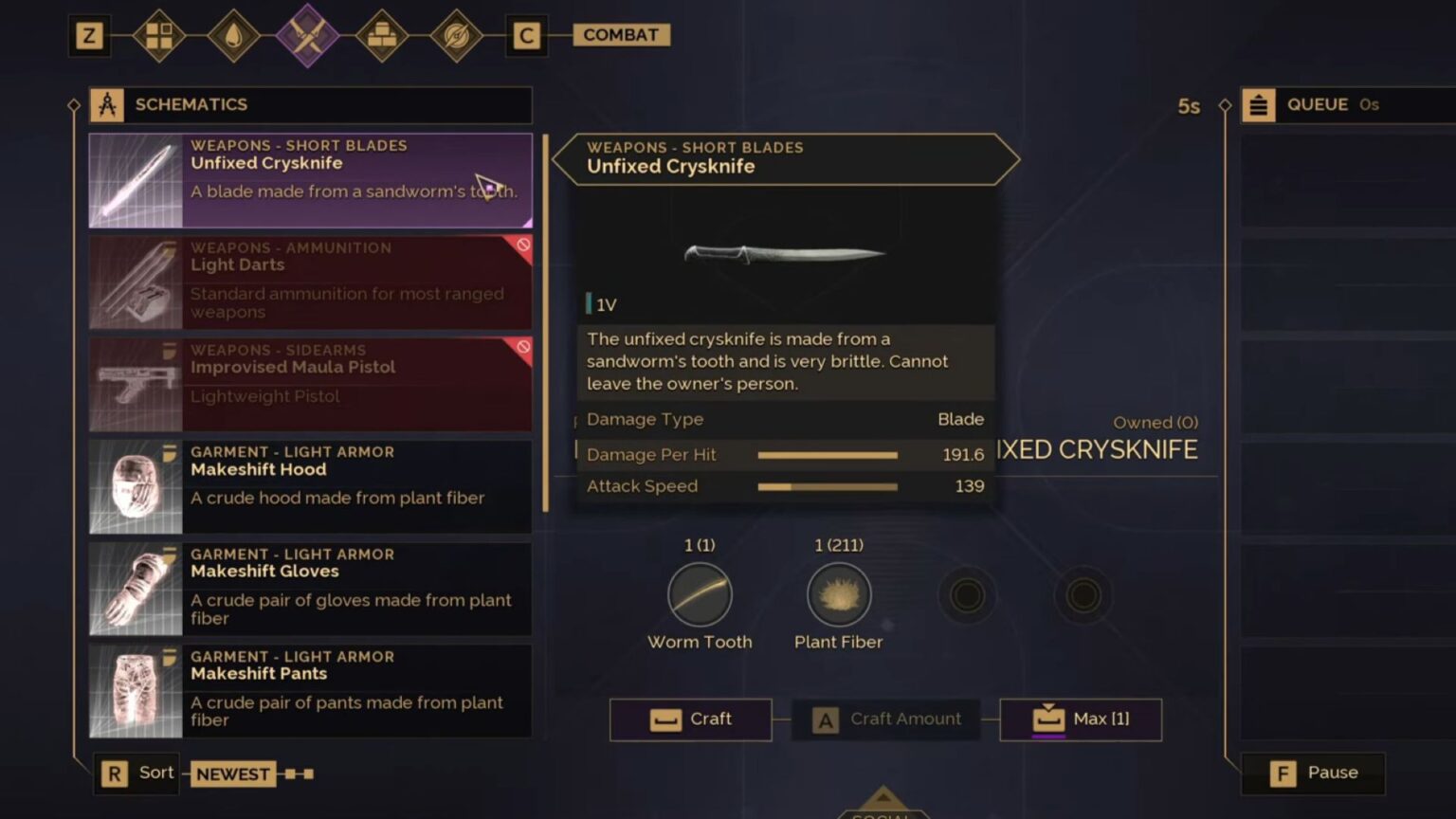Choose the compass category tab
This screenshot has height=819, width=1456.
456,36
